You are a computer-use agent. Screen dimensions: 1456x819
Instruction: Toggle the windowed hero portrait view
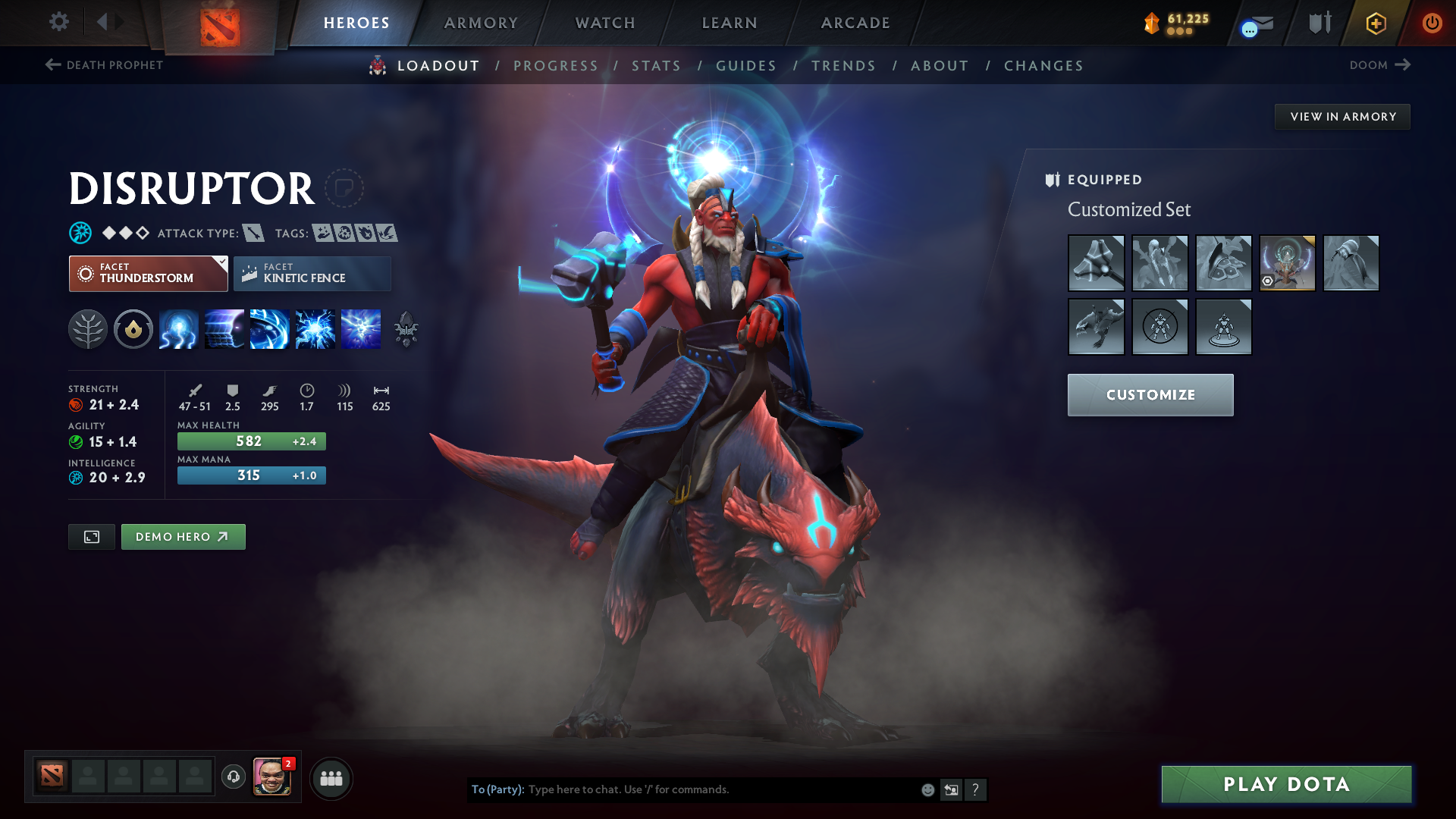click(x=91, y=536)
